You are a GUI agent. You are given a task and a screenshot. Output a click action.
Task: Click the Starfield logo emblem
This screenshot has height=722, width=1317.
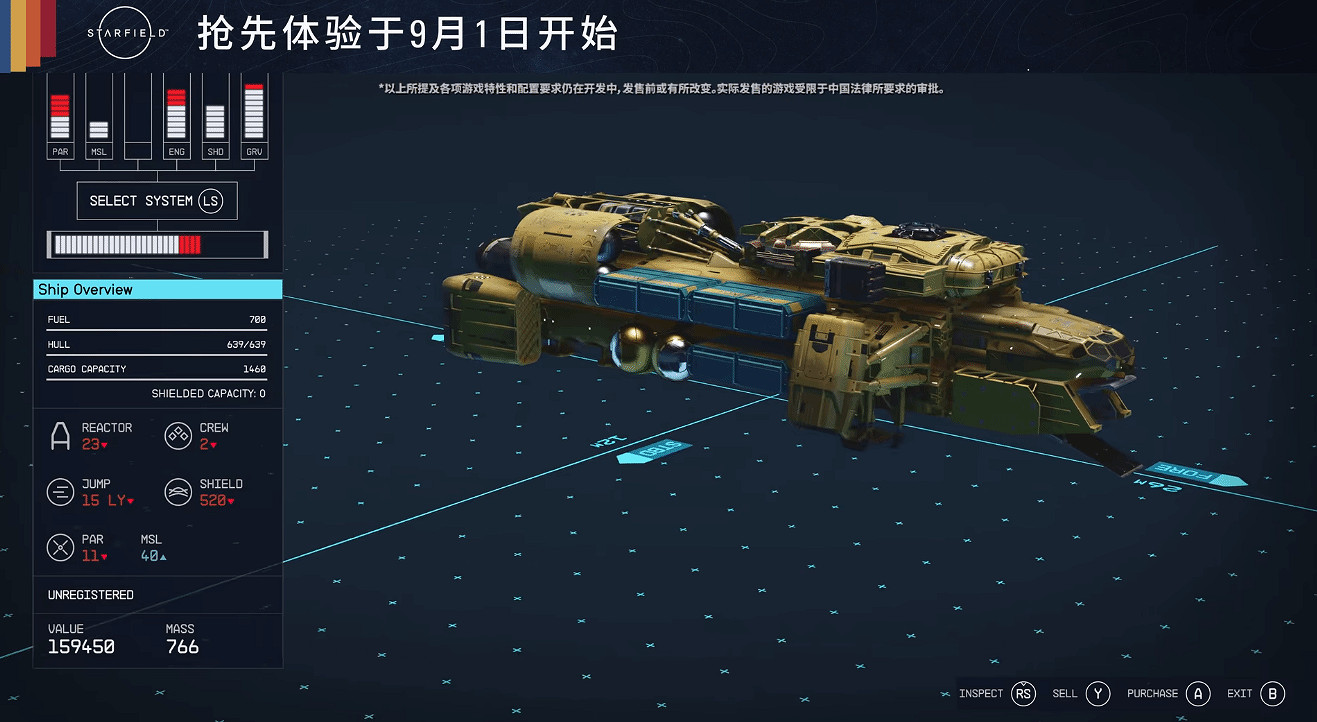coord(124,32)
